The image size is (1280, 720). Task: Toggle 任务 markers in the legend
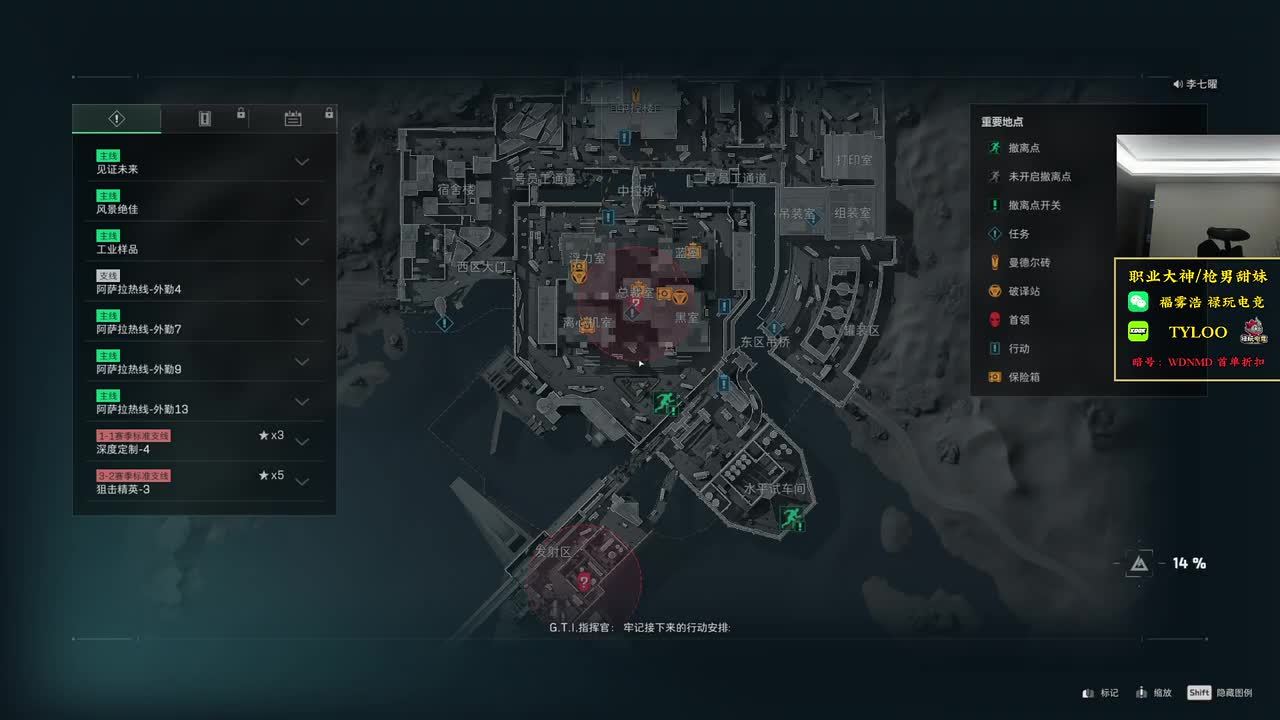click(x=1018, y=234)
